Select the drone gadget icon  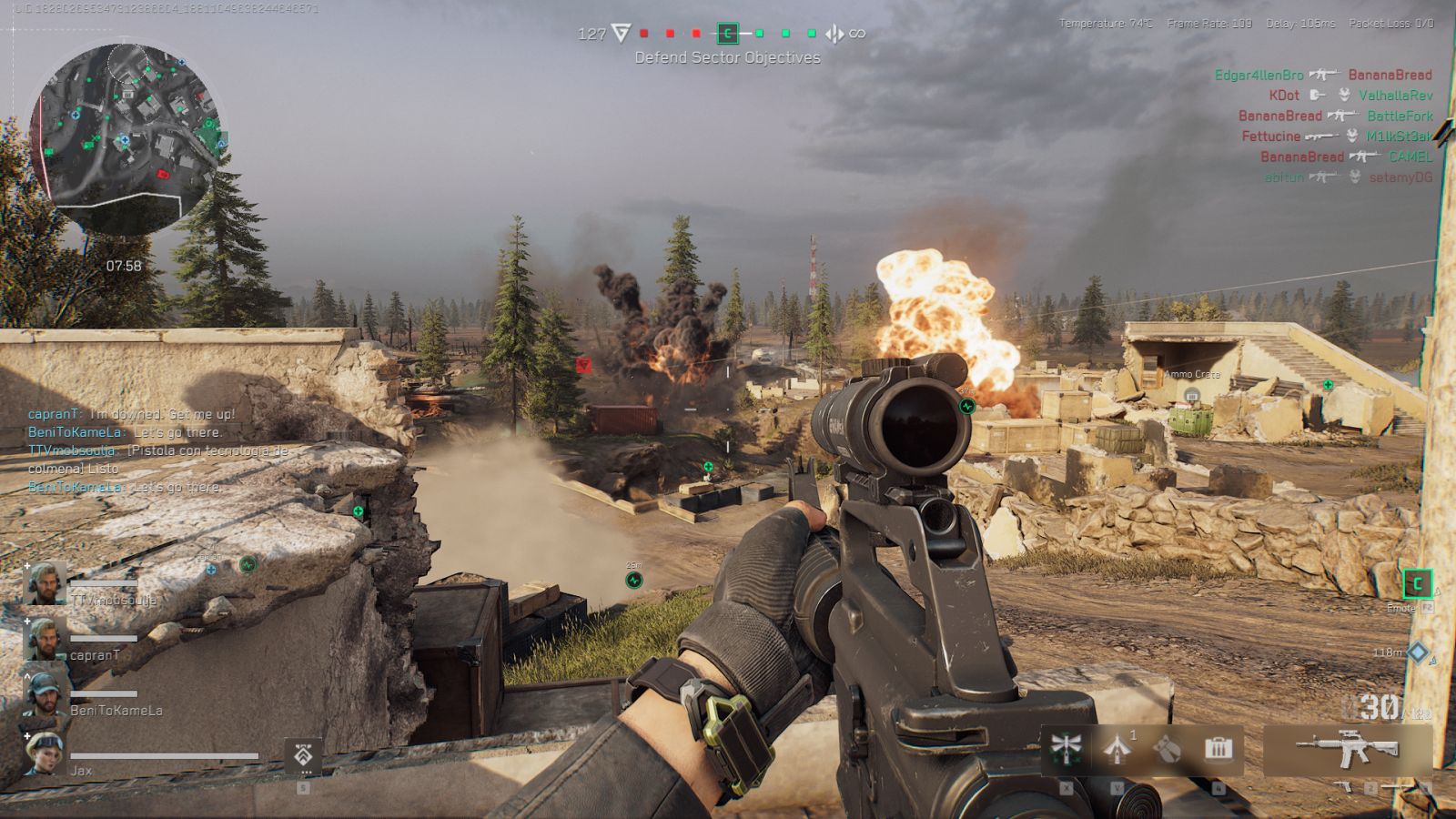point(1065,748)
